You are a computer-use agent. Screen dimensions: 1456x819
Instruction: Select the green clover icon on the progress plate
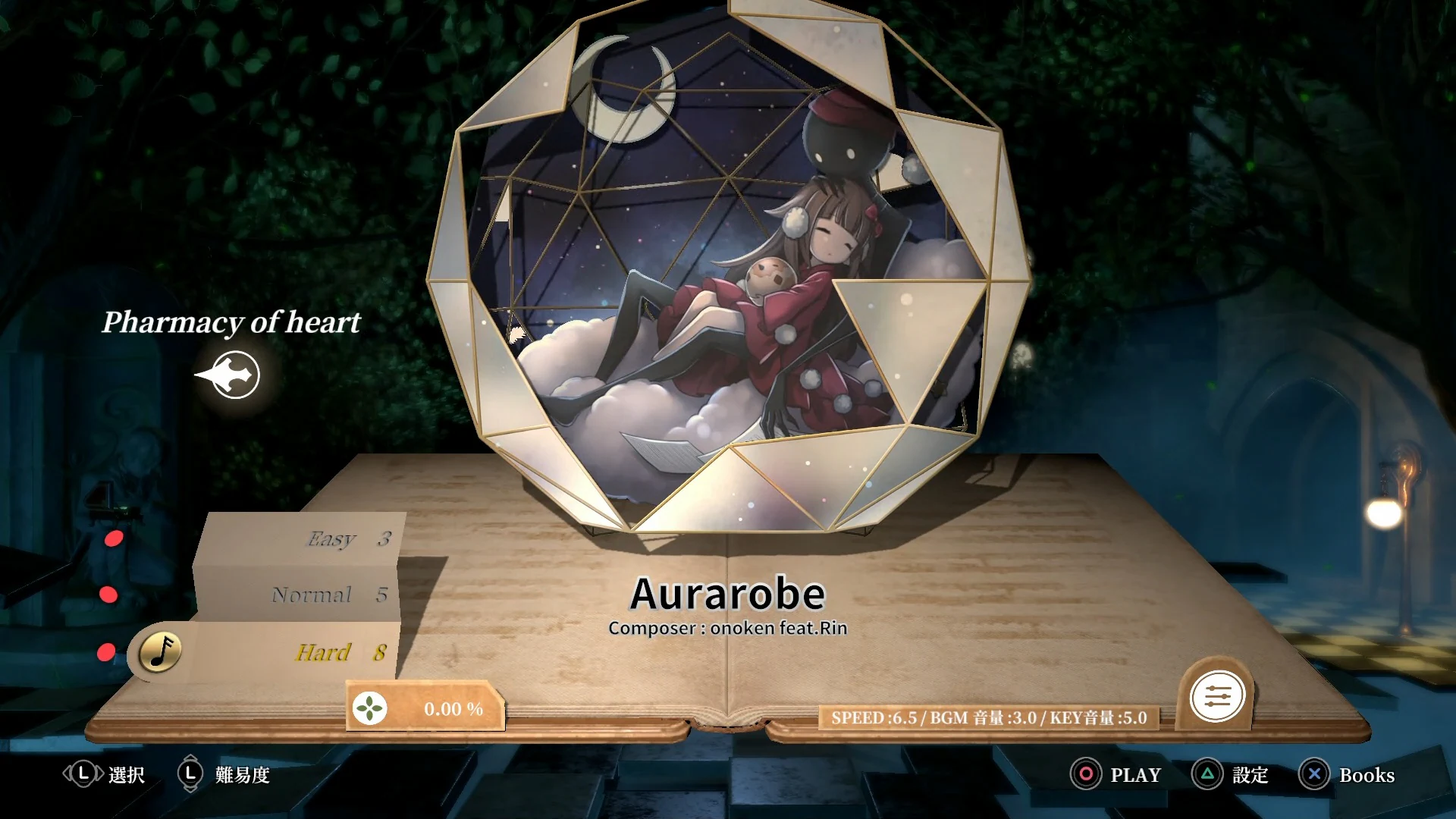(369, 708)
